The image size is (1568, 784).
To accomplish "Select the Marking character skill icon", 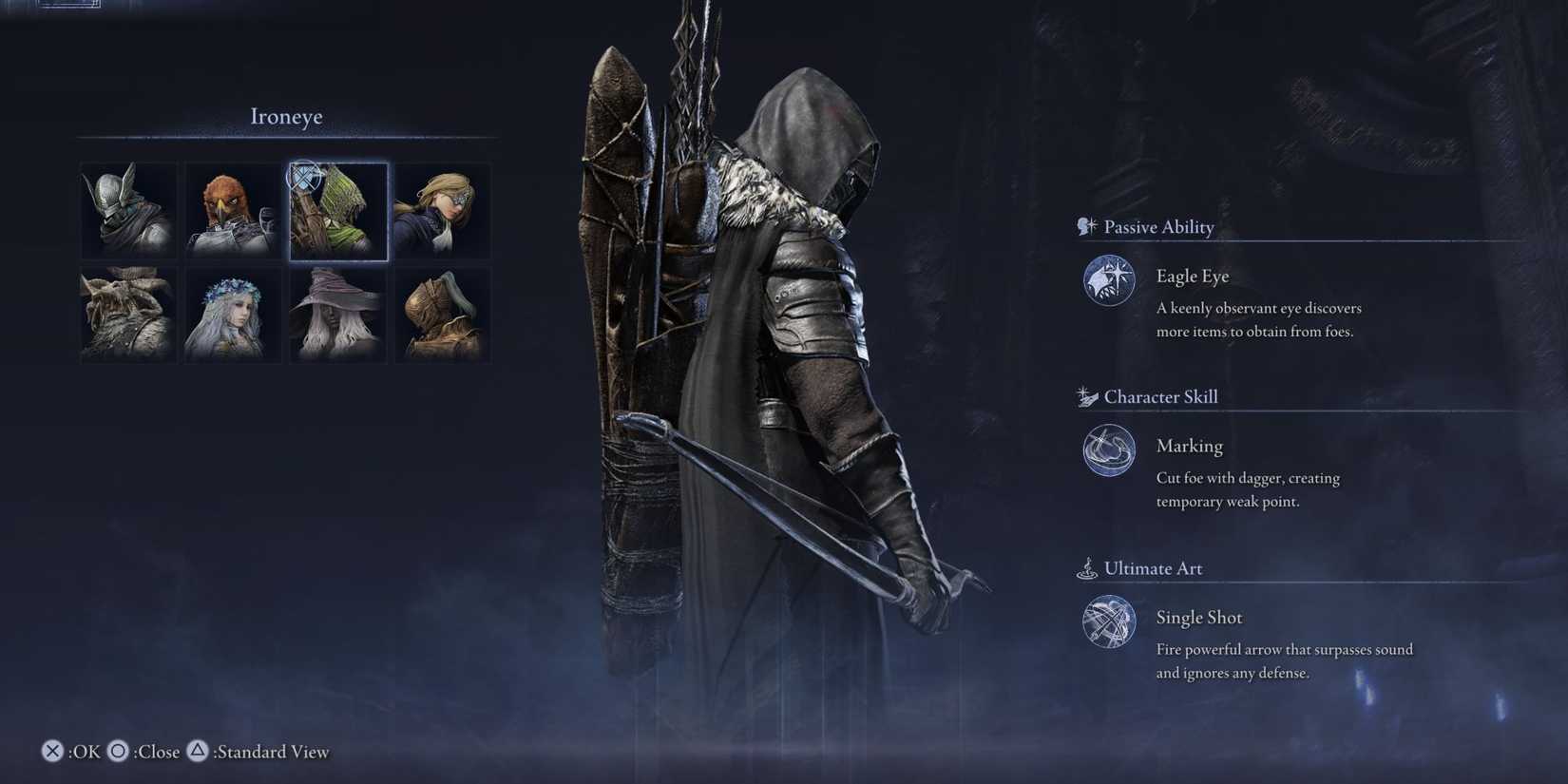I will pos(1108,450).
